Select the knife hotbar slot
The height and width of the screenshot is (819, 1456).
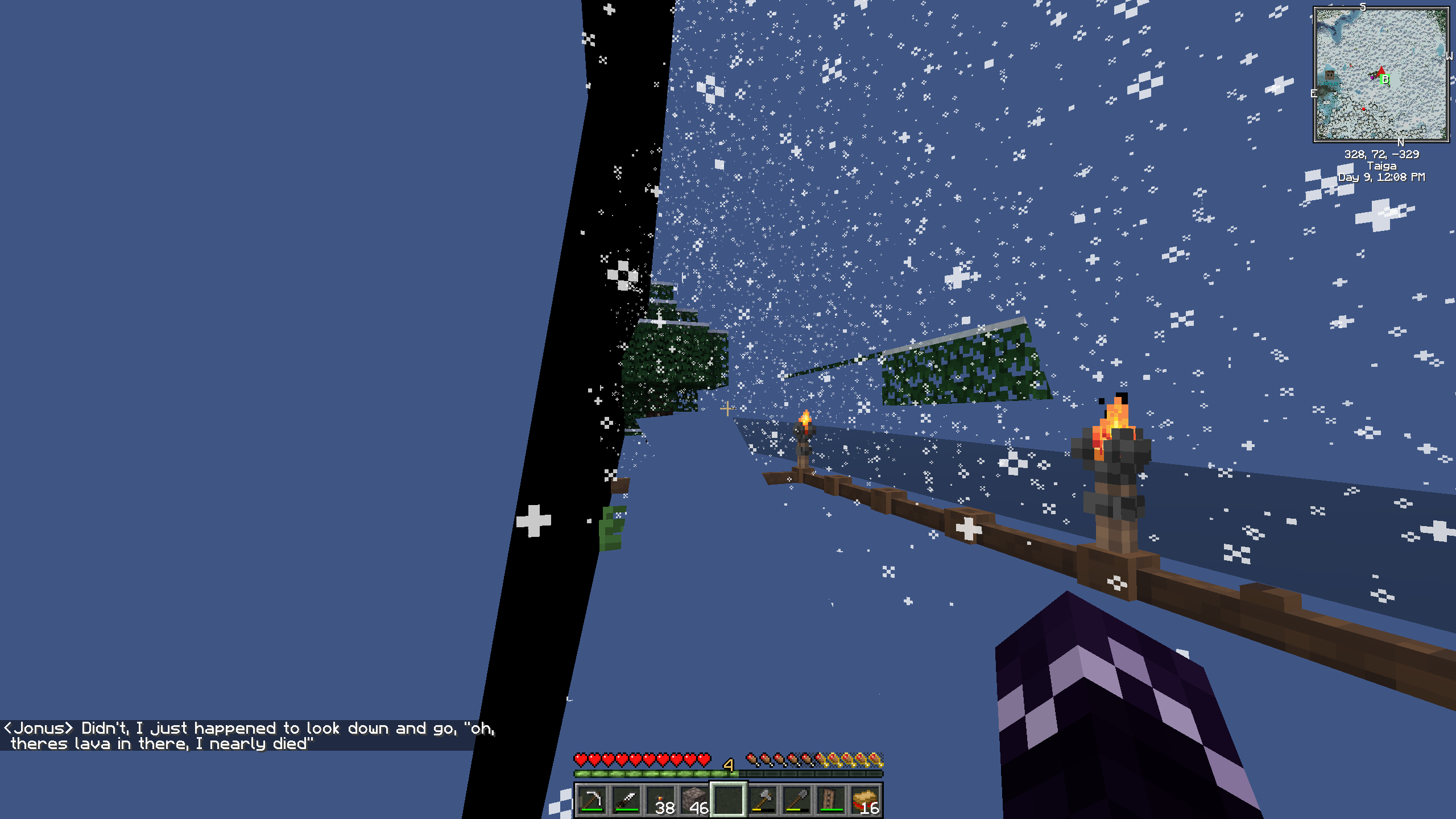tap(626, 800)
